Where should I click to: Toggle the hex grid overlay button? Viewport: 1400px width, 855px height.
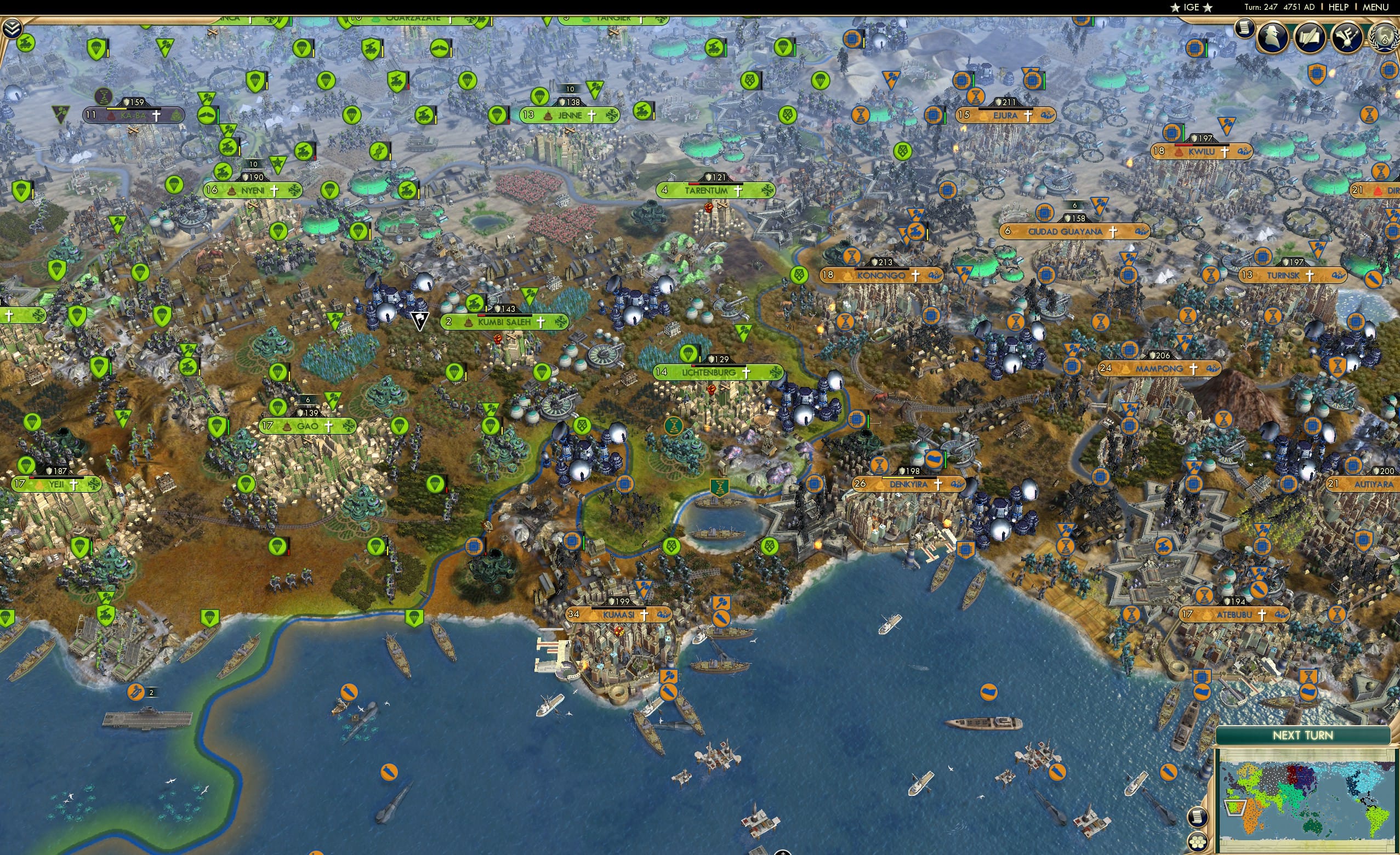click(1198, 843)
